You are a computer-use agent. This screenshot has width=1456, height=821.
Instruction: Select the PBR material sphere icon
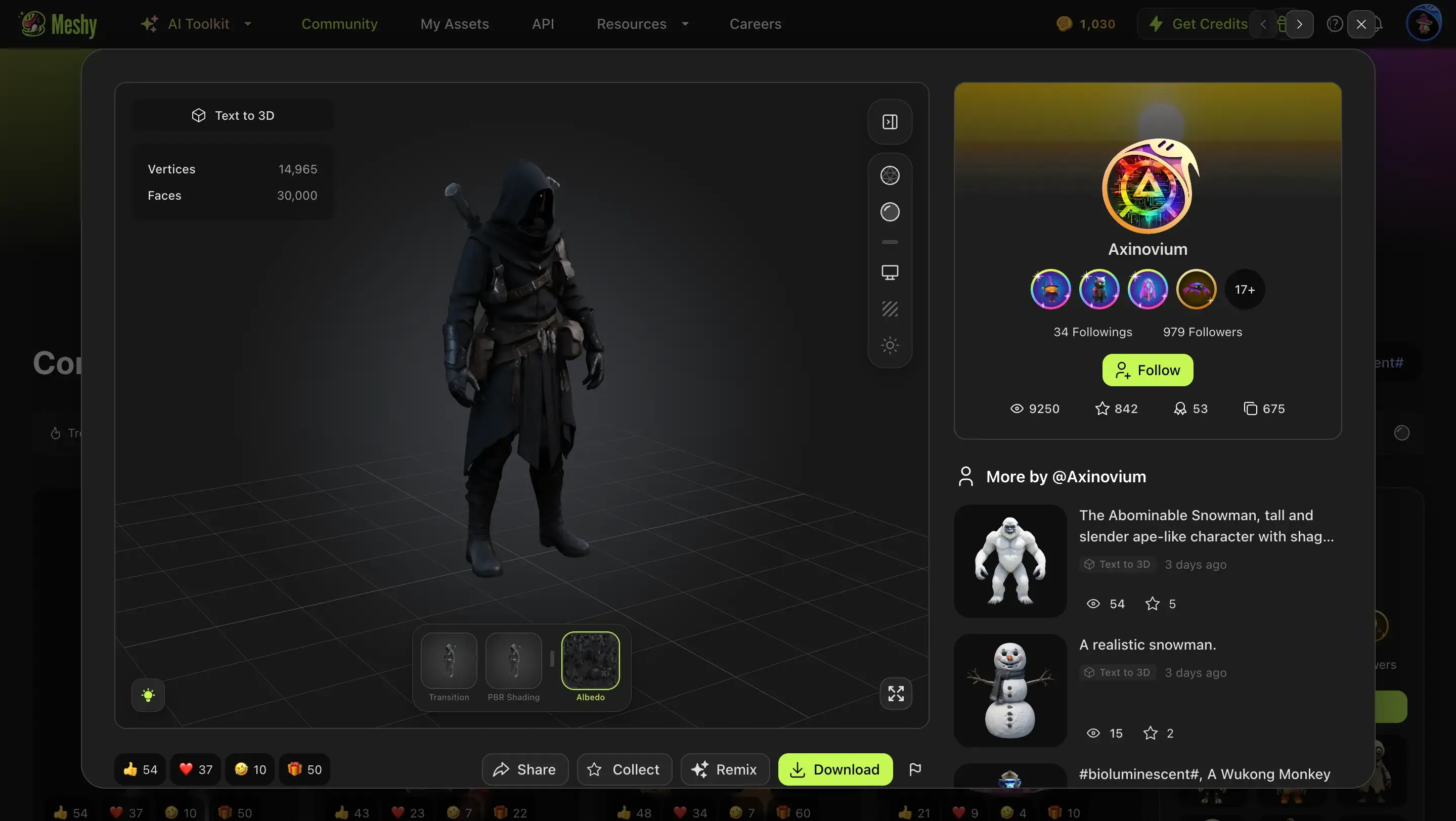[x=890, y=212]
